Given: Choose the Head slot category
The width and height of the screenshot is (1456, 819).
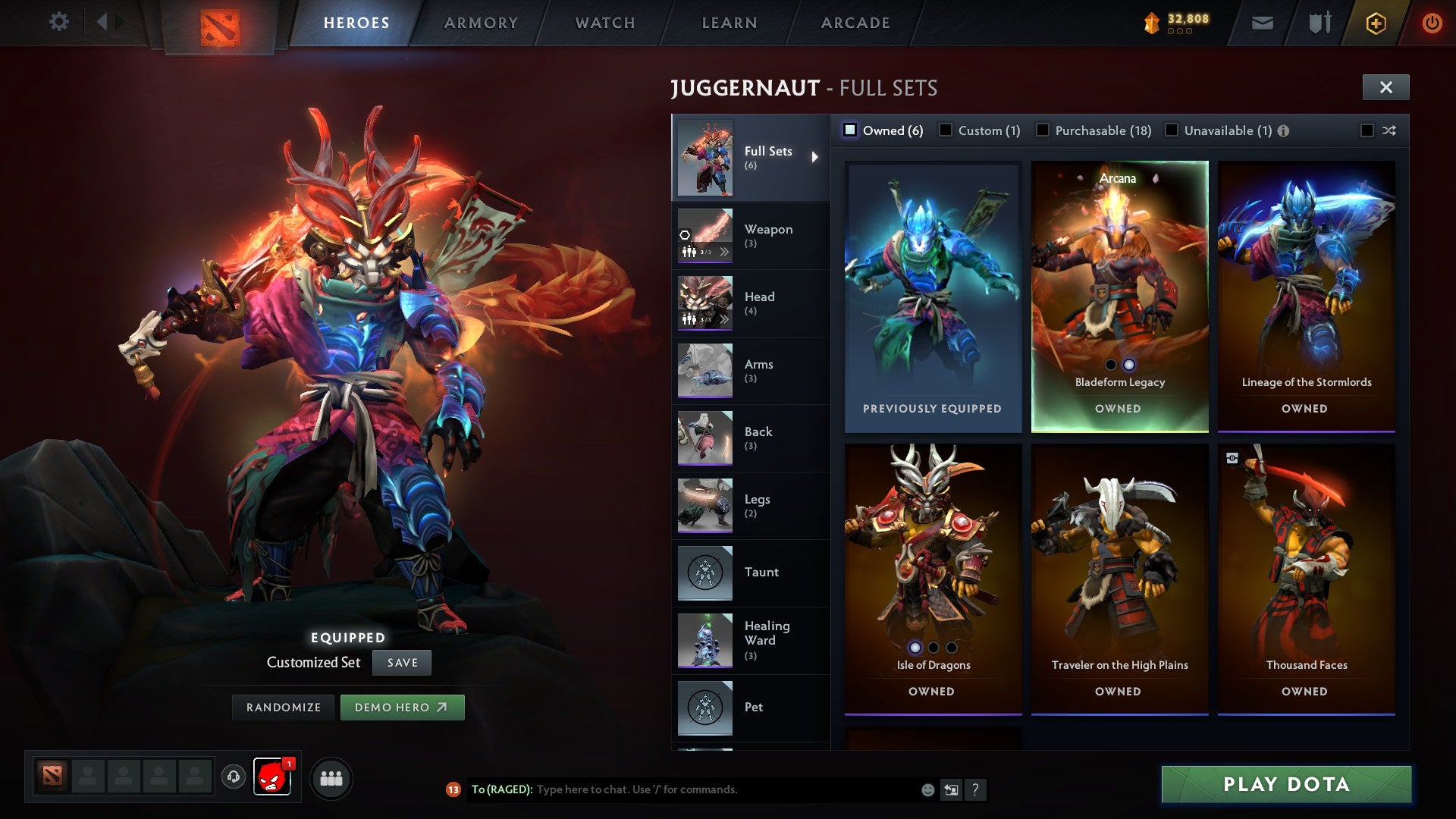Looking at the screenshot, I should [750, 303].
